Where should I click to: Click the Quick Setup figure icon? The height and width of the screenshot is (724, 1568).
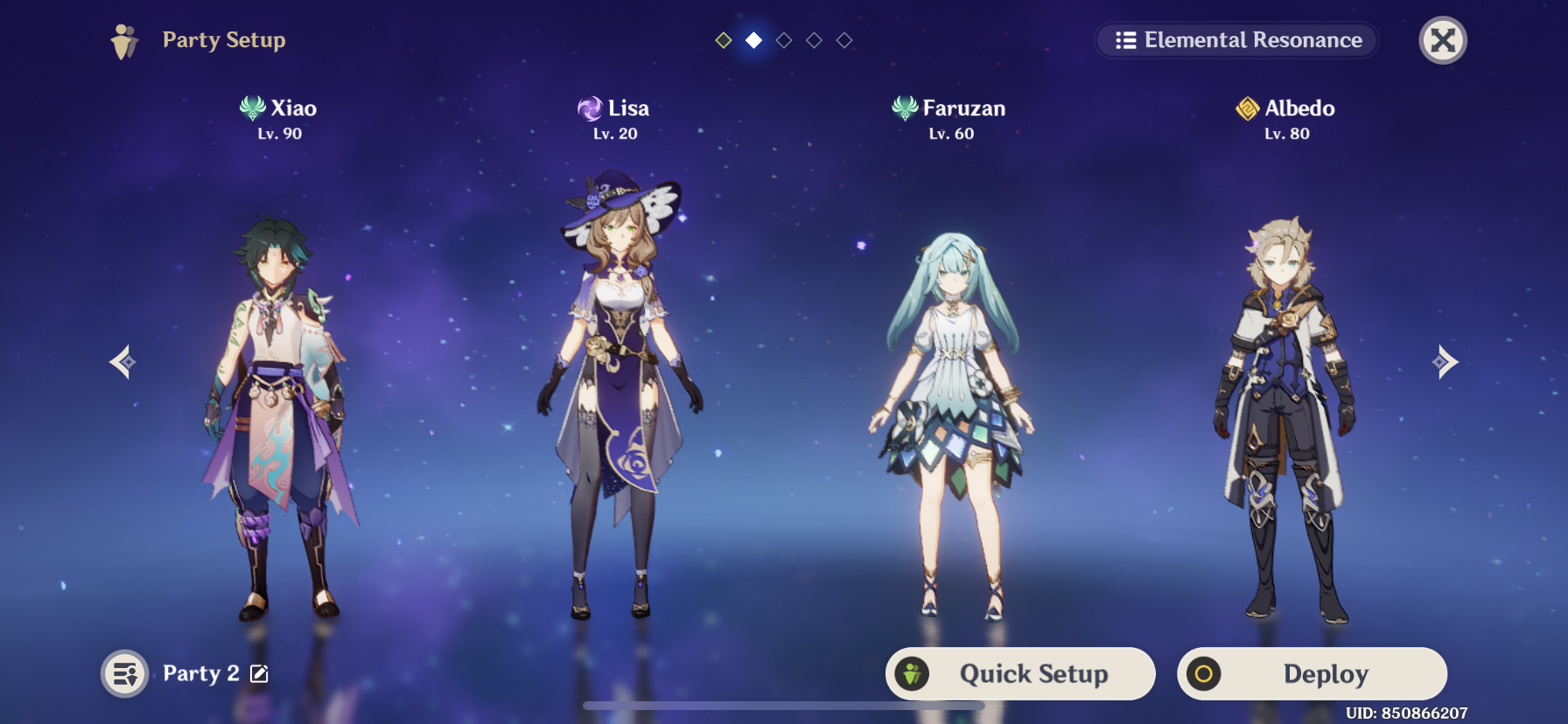pyautogui.click(x=913, y=673)
